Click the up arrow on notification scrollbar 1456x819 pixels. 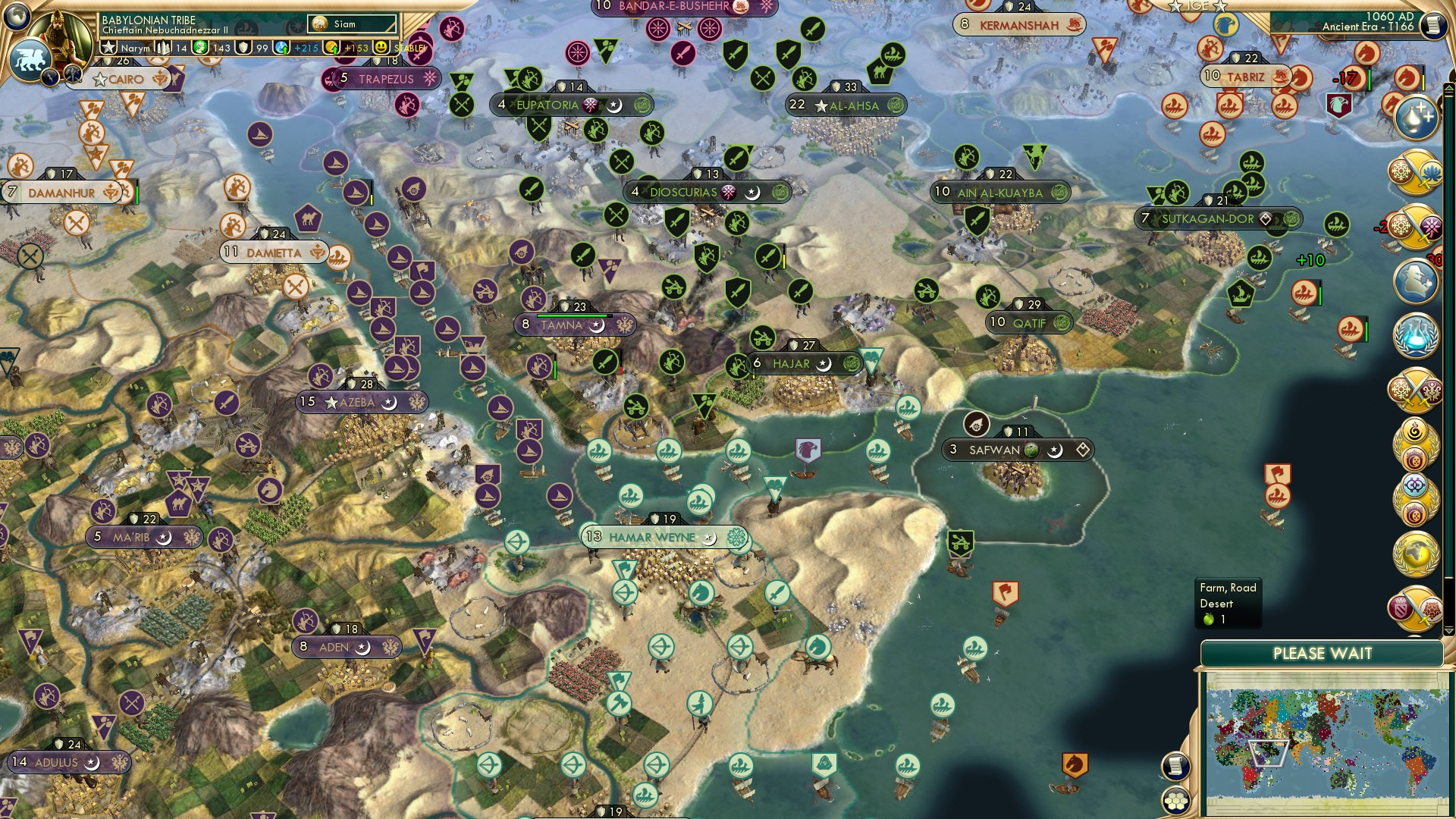pos(1448,86)
